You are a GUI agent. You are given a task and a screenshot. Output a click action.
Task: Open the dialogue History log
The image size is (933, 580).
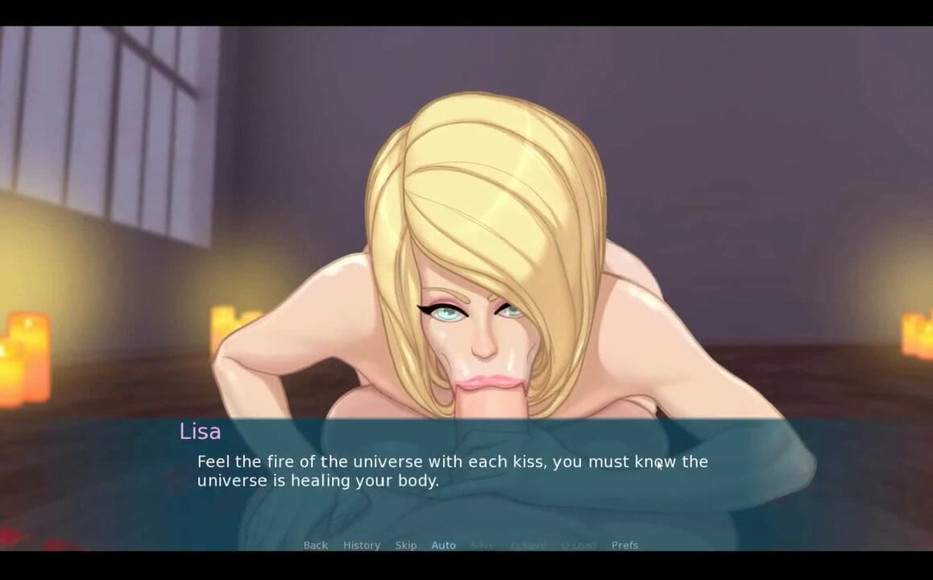point(361,545)
